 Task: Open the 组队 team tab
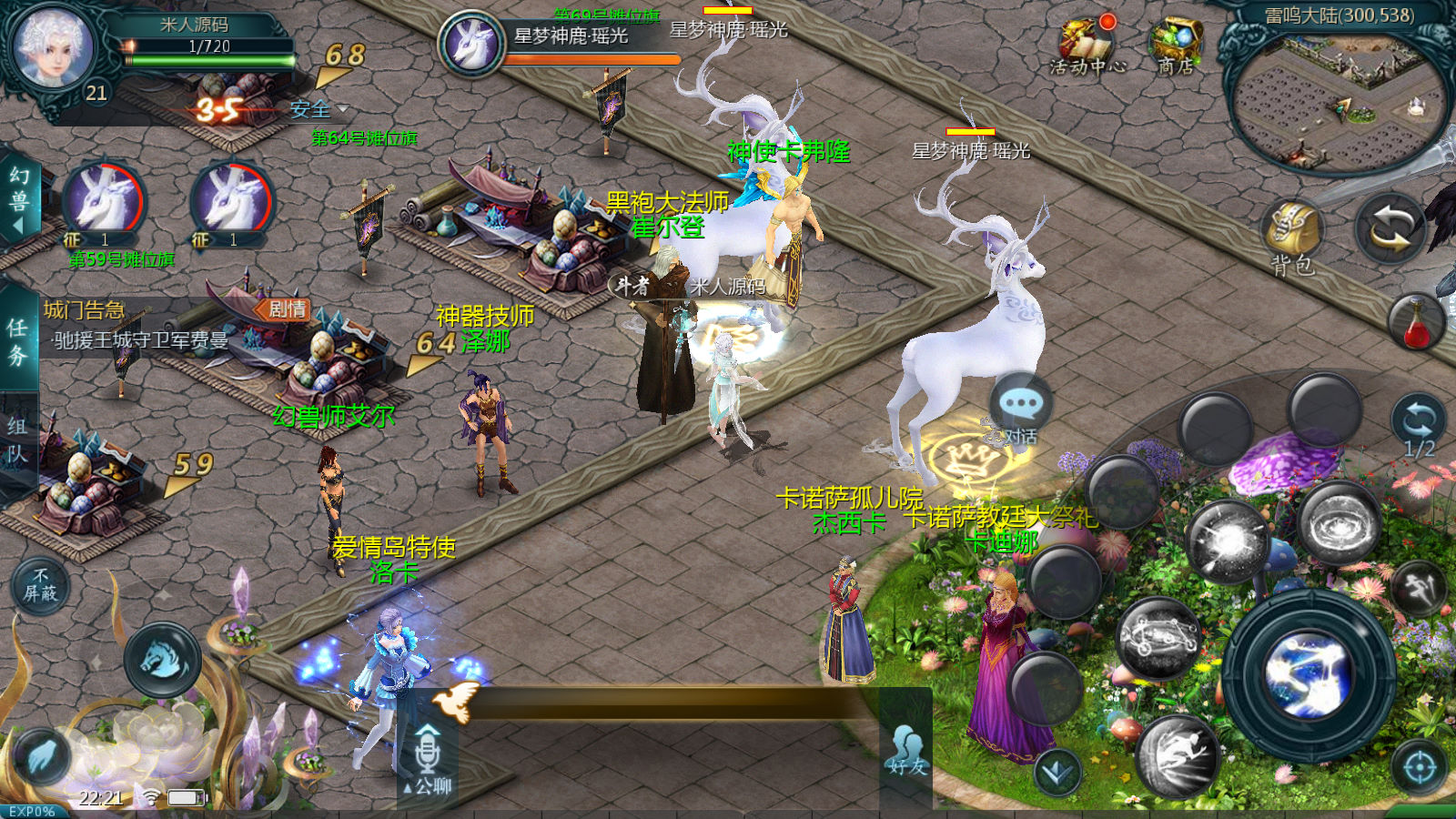point(17,440)
